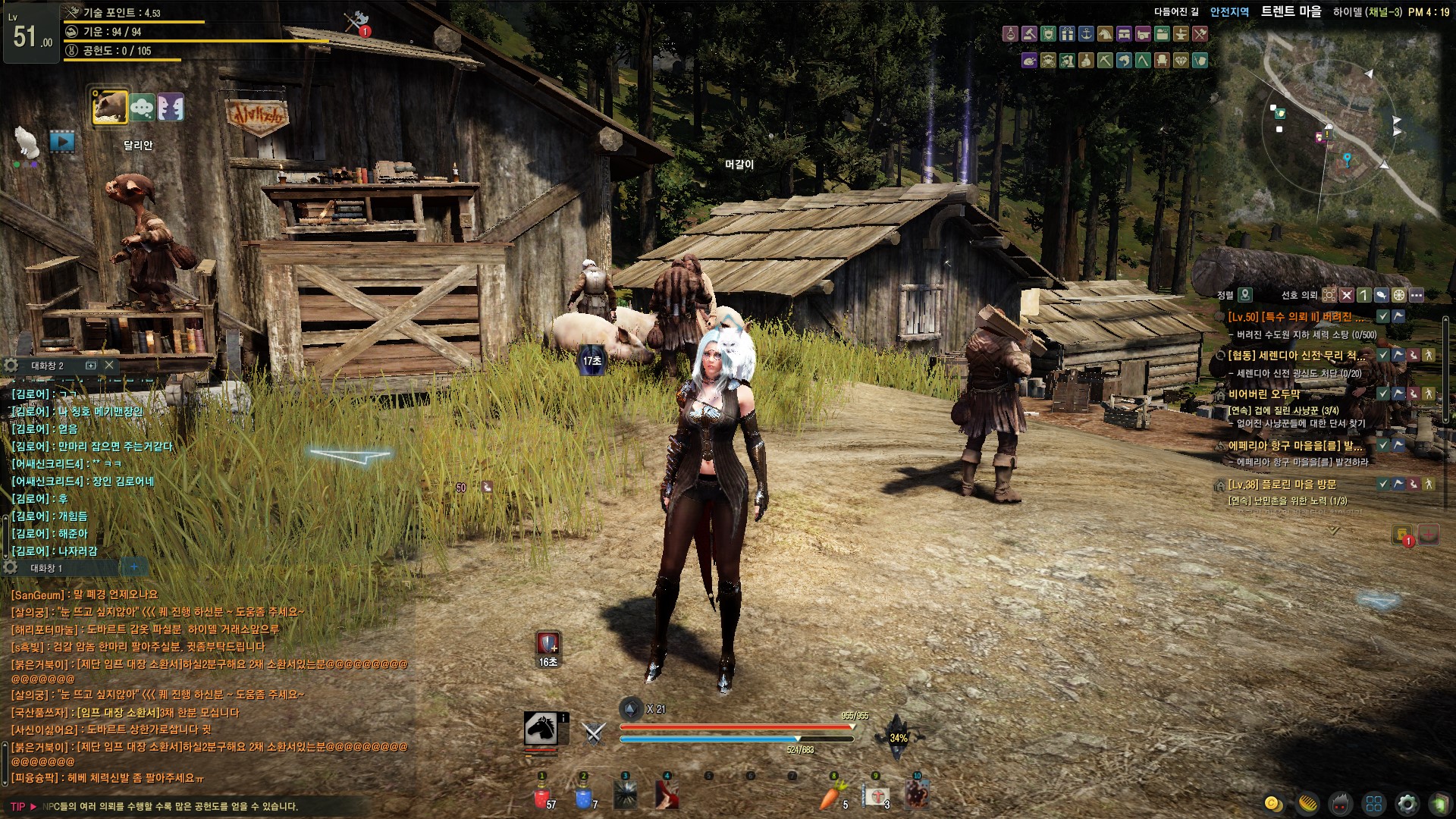Use the red health potion in the quickslot

click(x=541, y=797)
